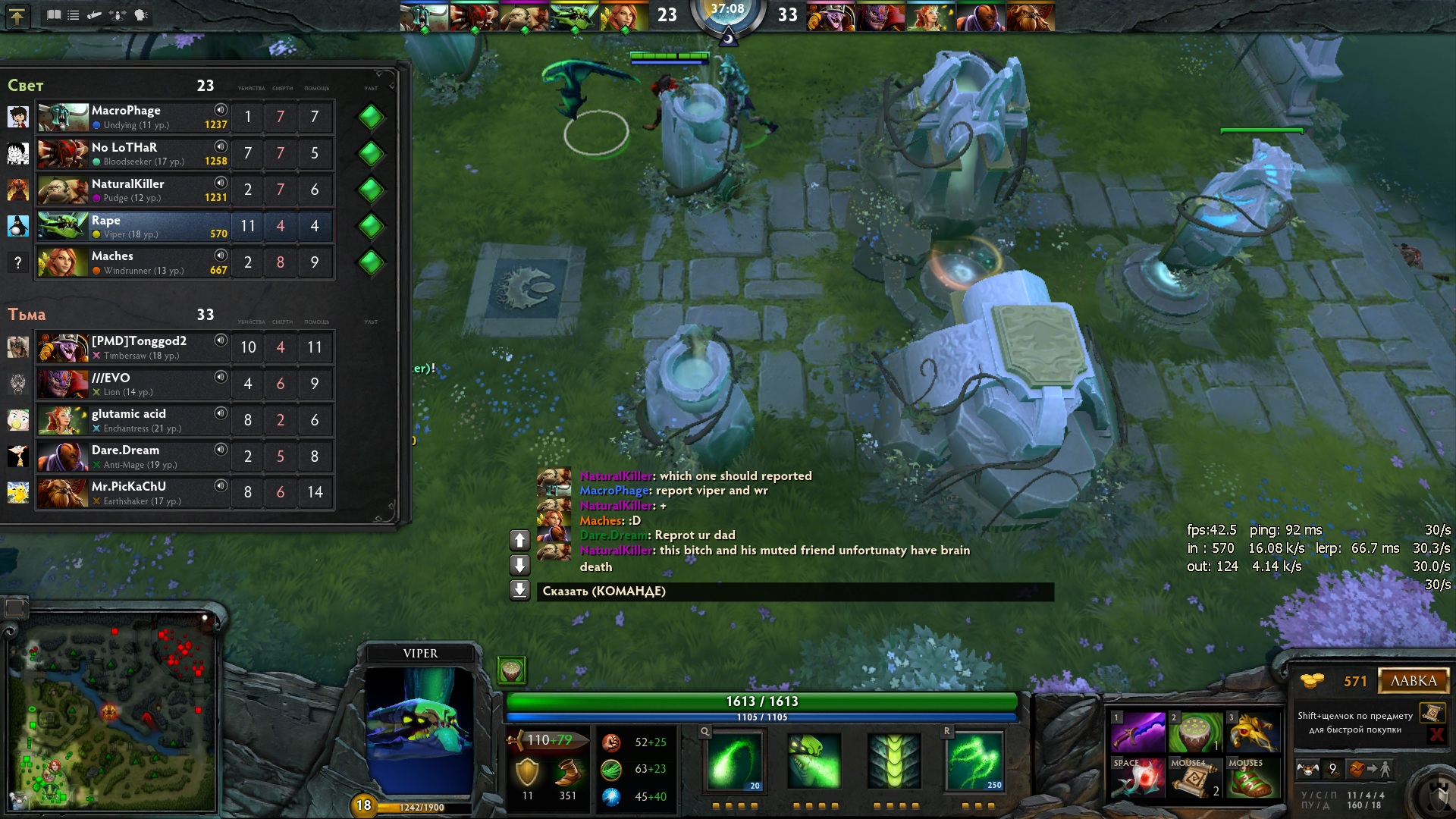Open the shop with the ЛАВКА button
This screenshot has width=1456, height=819.
(x=1413, y=681)
